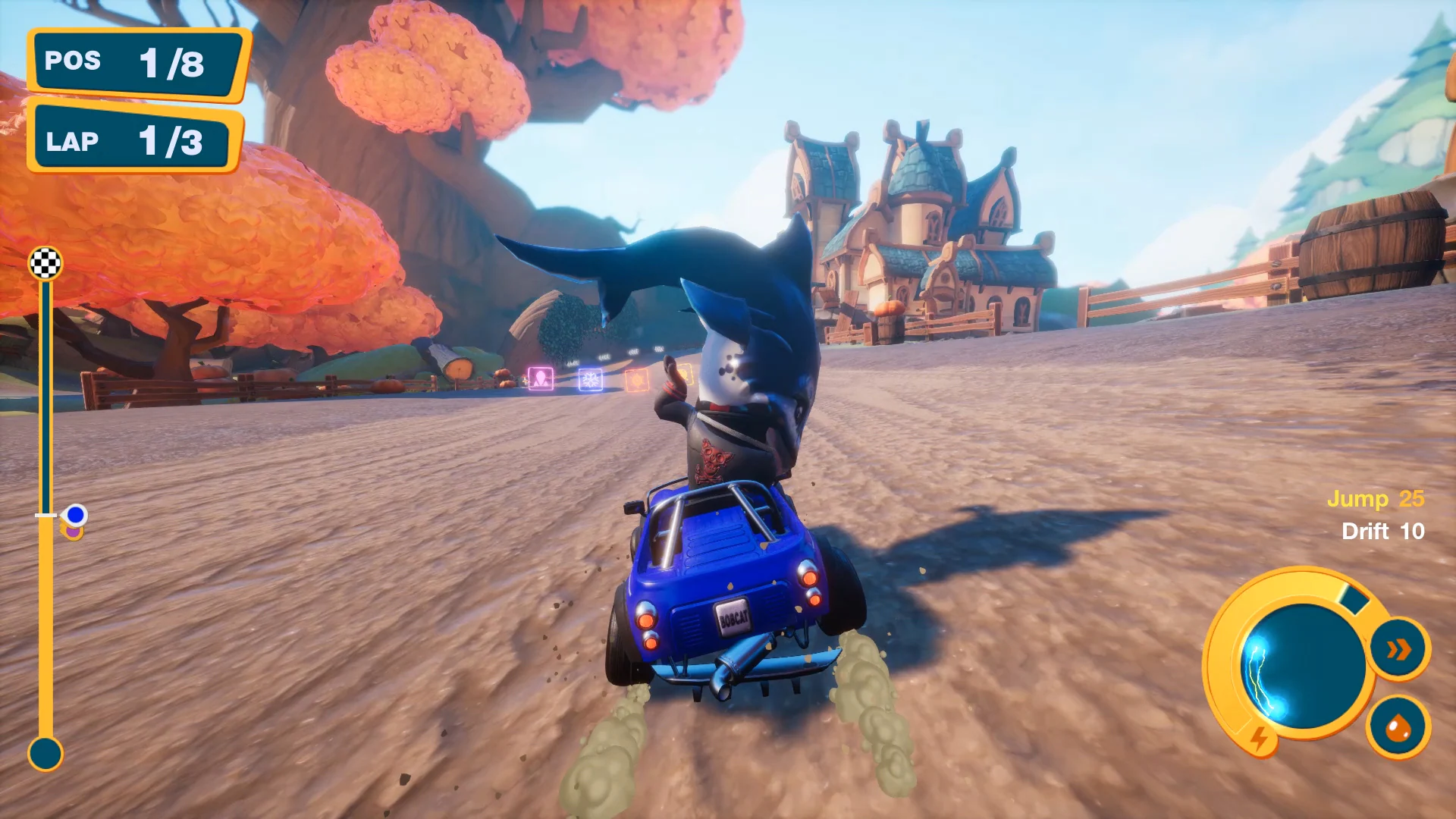Select the LAP label tab
Image resolution: width=1456 pixels, height=819 pixels.
coord(72,141)
